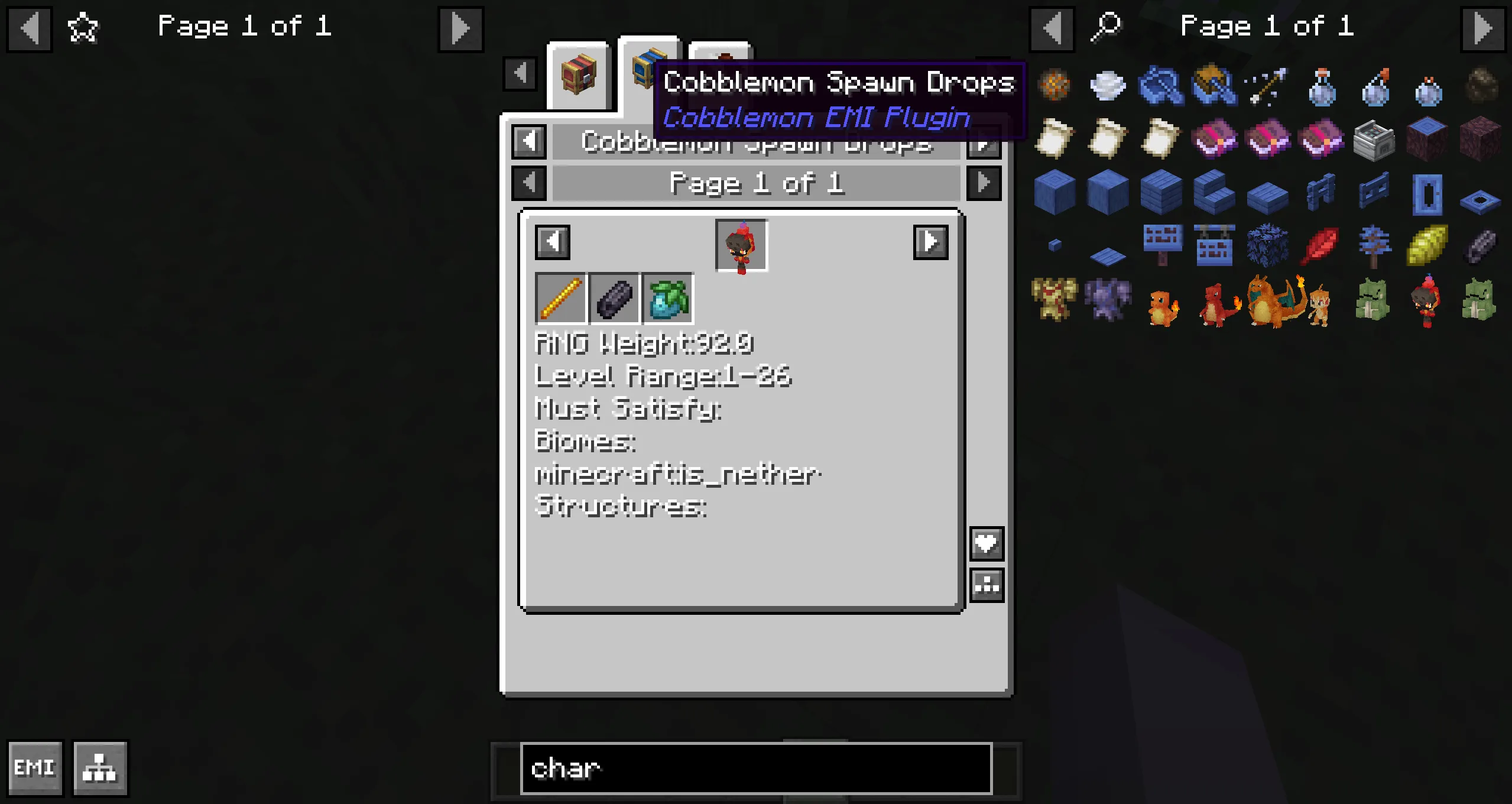
Task: Select Chimchar from the search results
Action: (x=1320, y=304)
